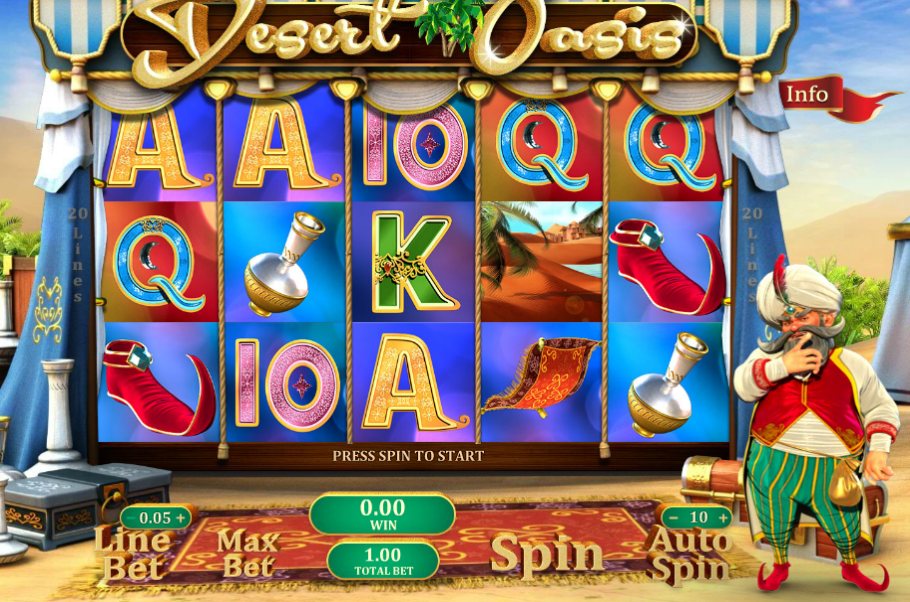Screen dimensions: 910x602
Task: Decrease the line bet with minus
Action: click(131, 517)
